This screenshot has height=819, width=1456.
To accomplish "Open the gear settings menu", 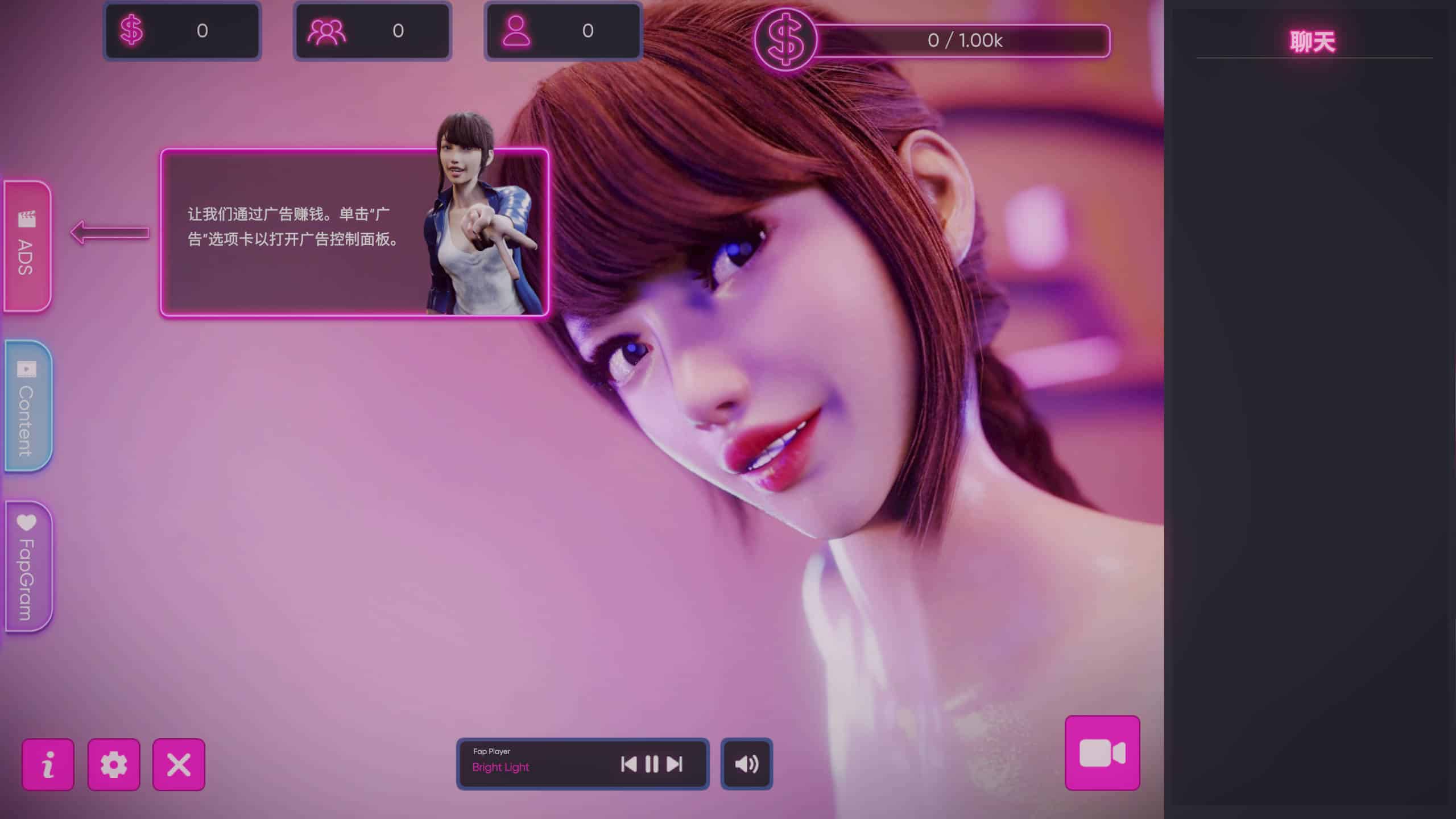I will pos(114,764).
